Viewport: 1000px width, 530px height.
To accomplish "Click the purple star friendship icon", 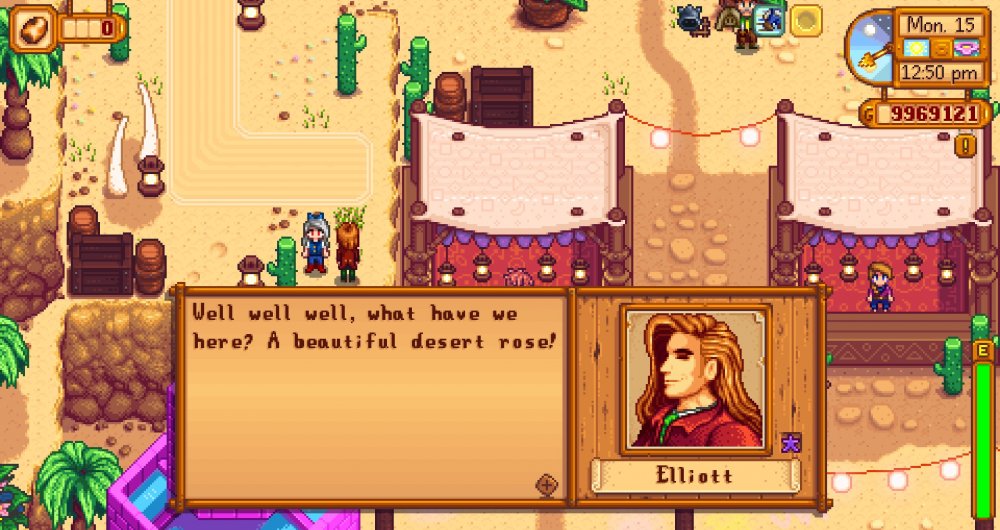I will click(x=790, y=443).
